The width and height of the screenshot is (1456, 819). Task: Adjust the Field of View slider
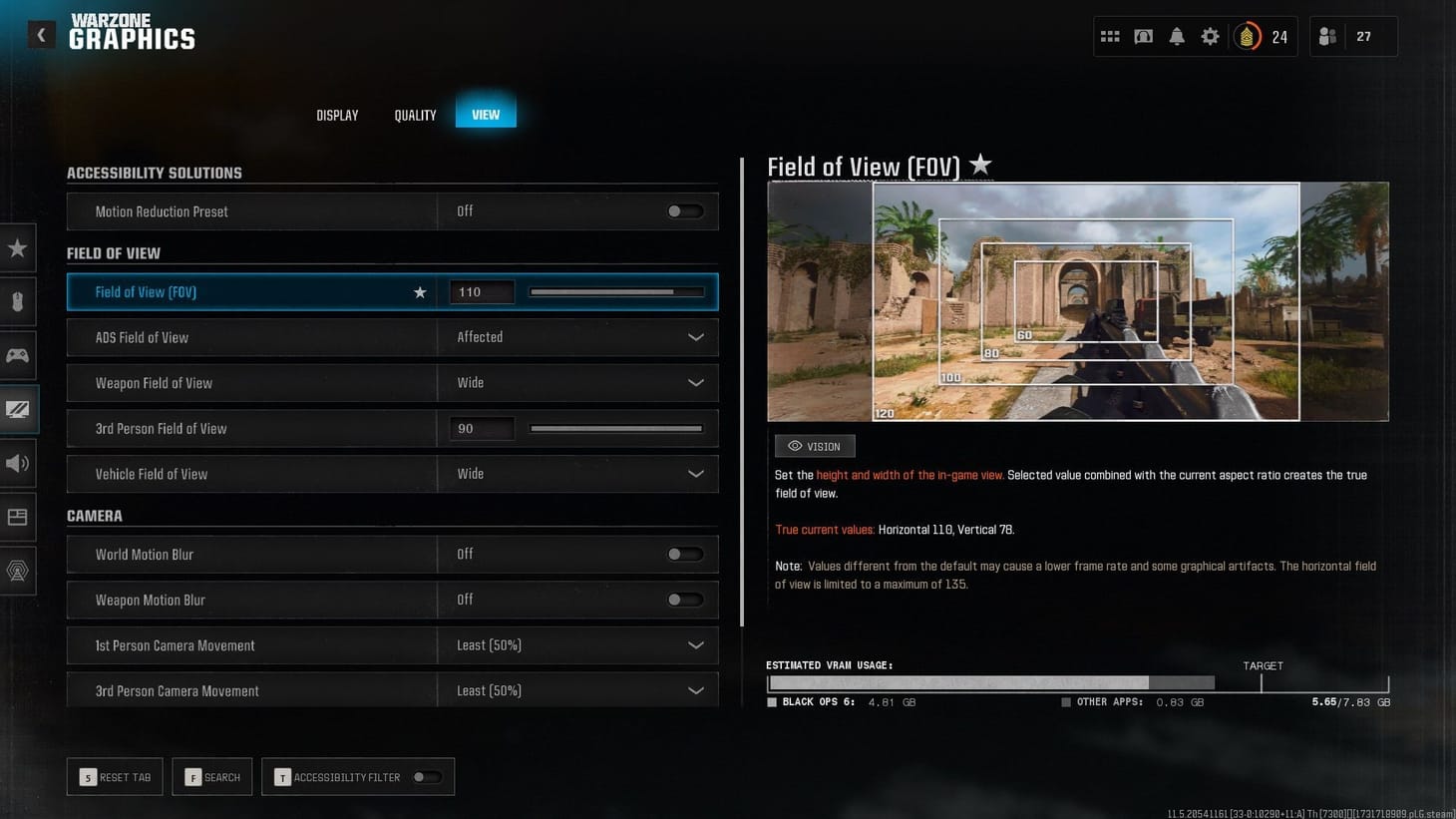(x=615, y=291)
